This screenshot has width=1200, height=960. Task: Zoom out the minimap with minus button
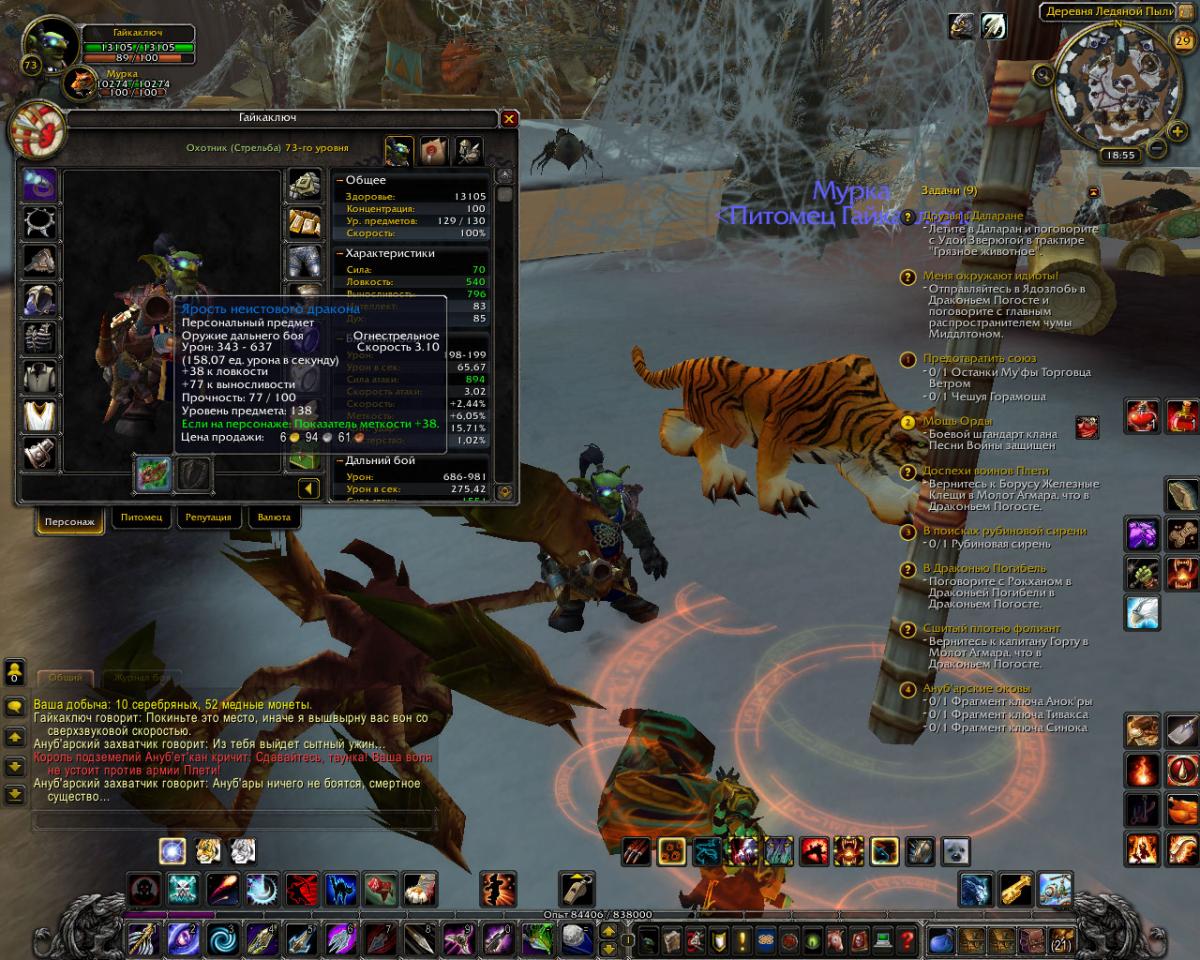coord(1156,149)
